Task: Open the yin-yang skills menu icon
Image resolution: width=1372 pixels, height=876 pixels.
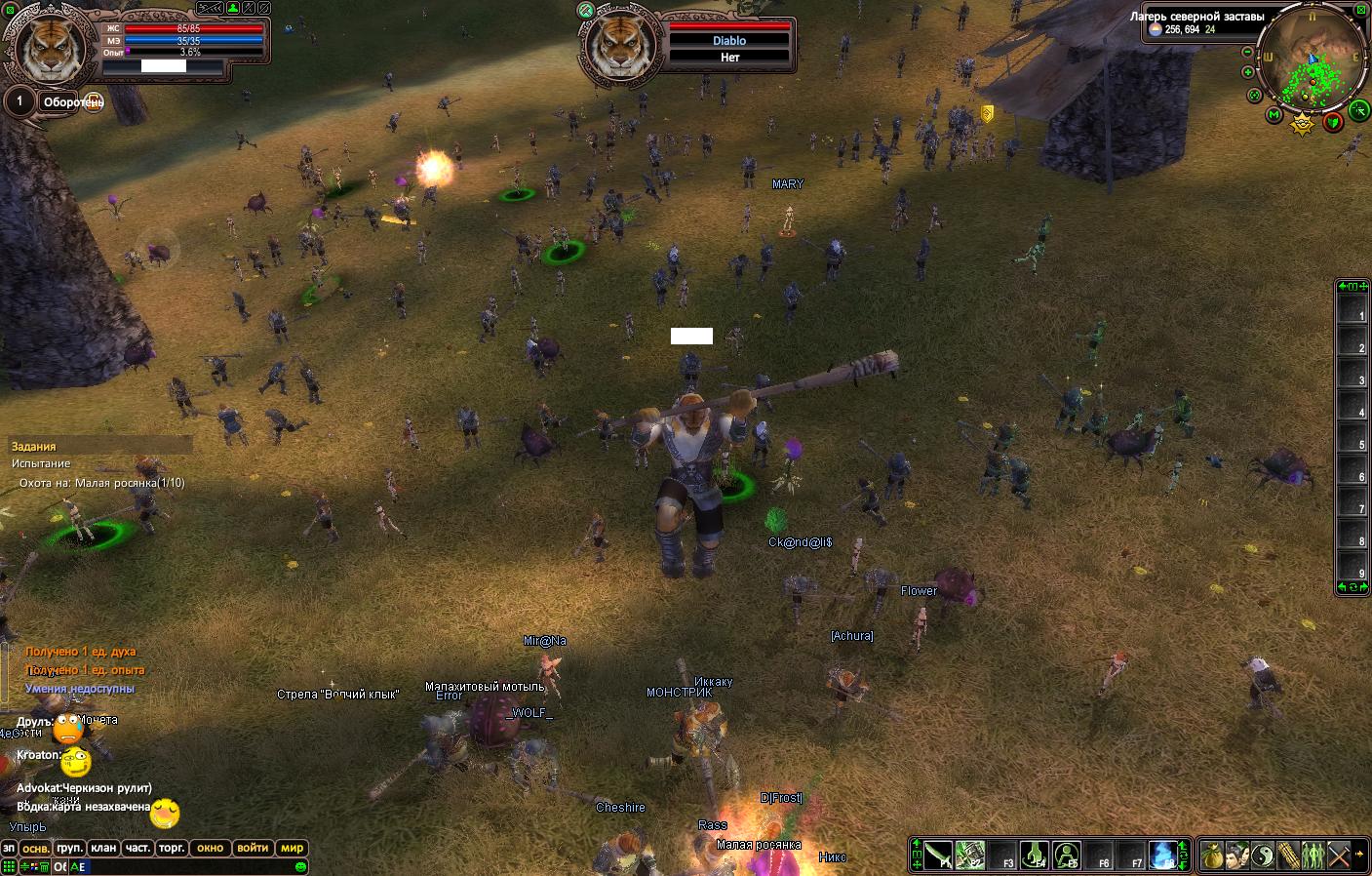Action: (1263, 856)
